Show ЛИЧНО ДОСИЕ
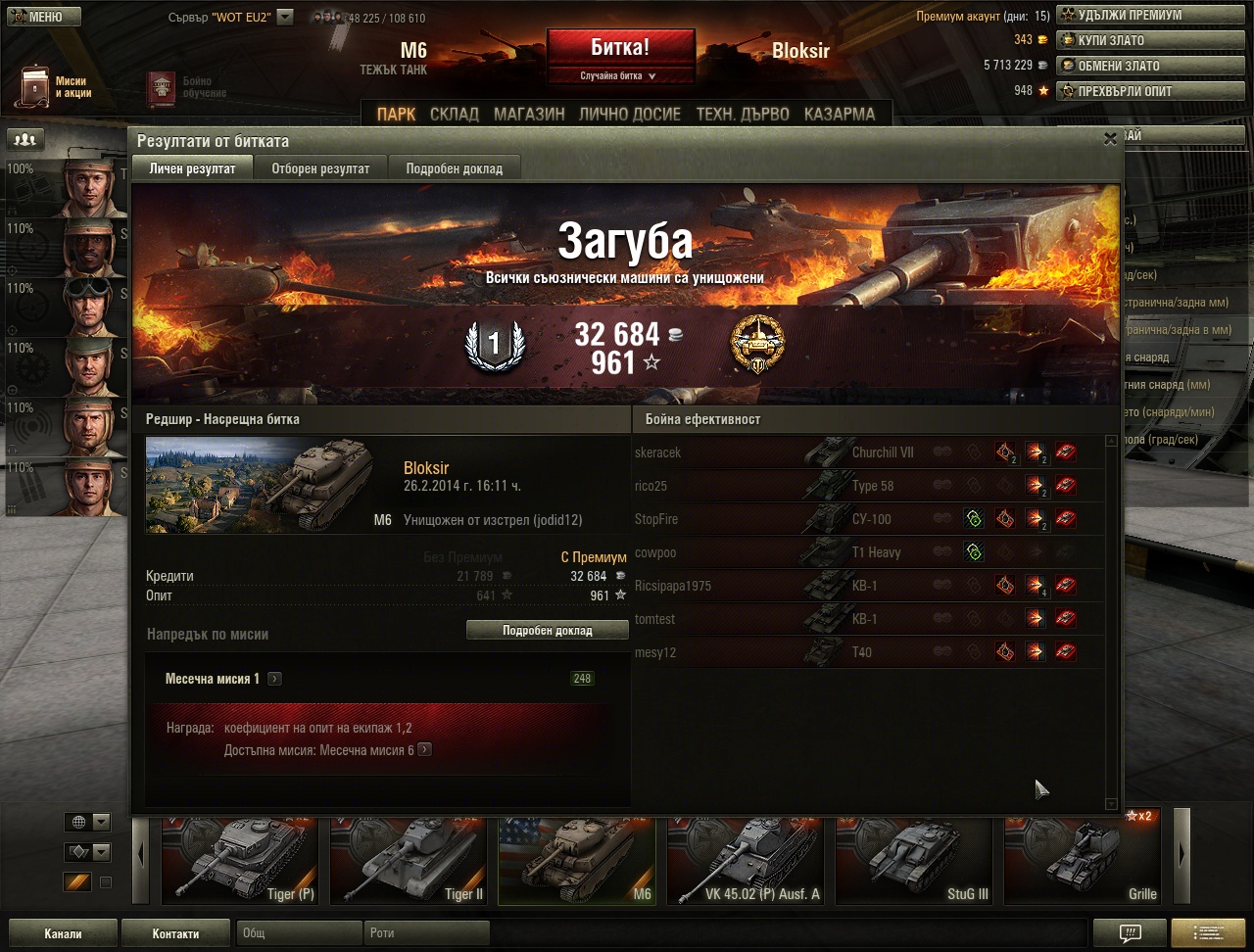The width and height of the screenshot is (1254, 952). (629, 114)
